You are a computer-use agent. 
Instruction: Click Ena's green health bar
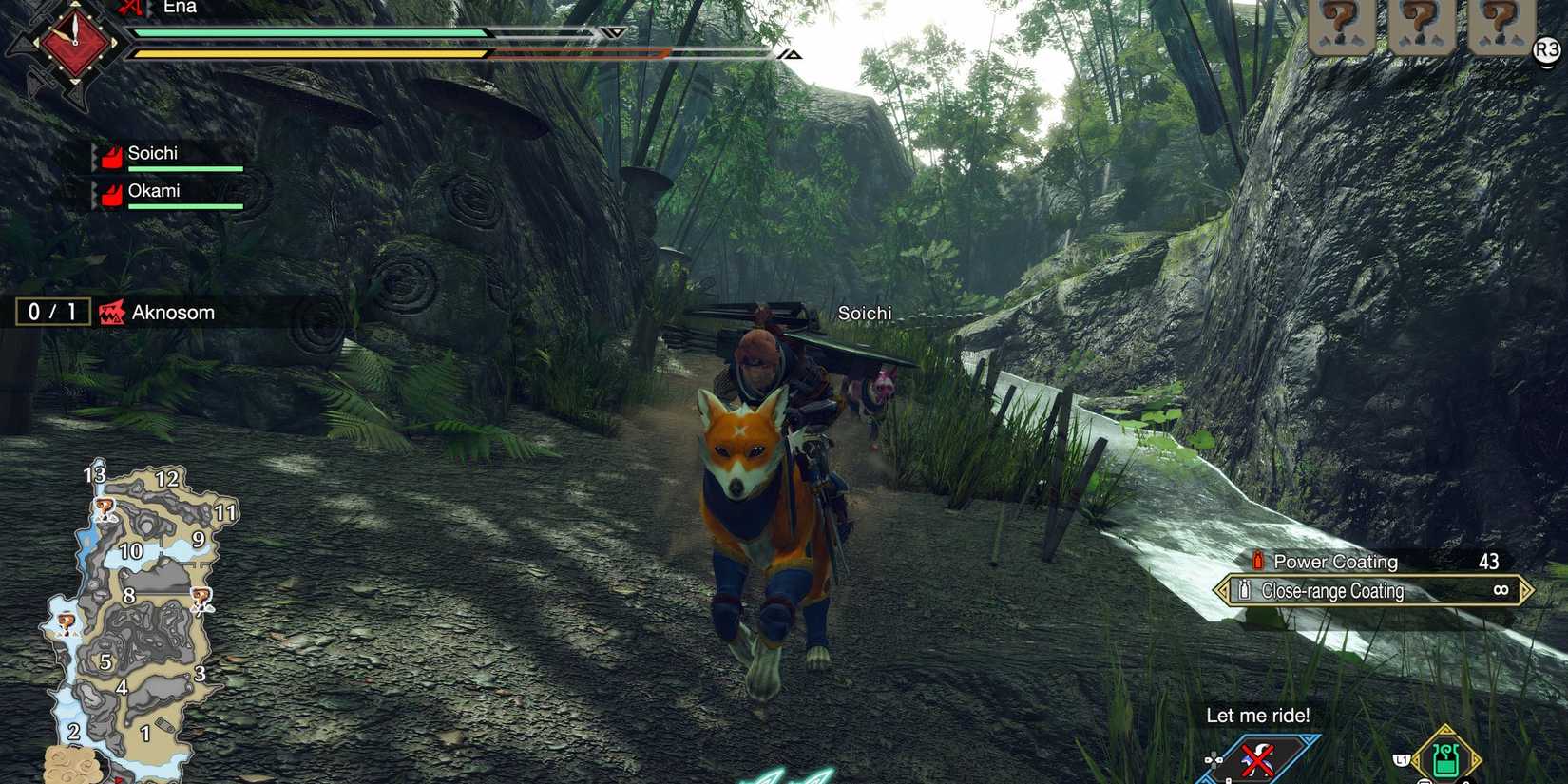tap(314, 32)
